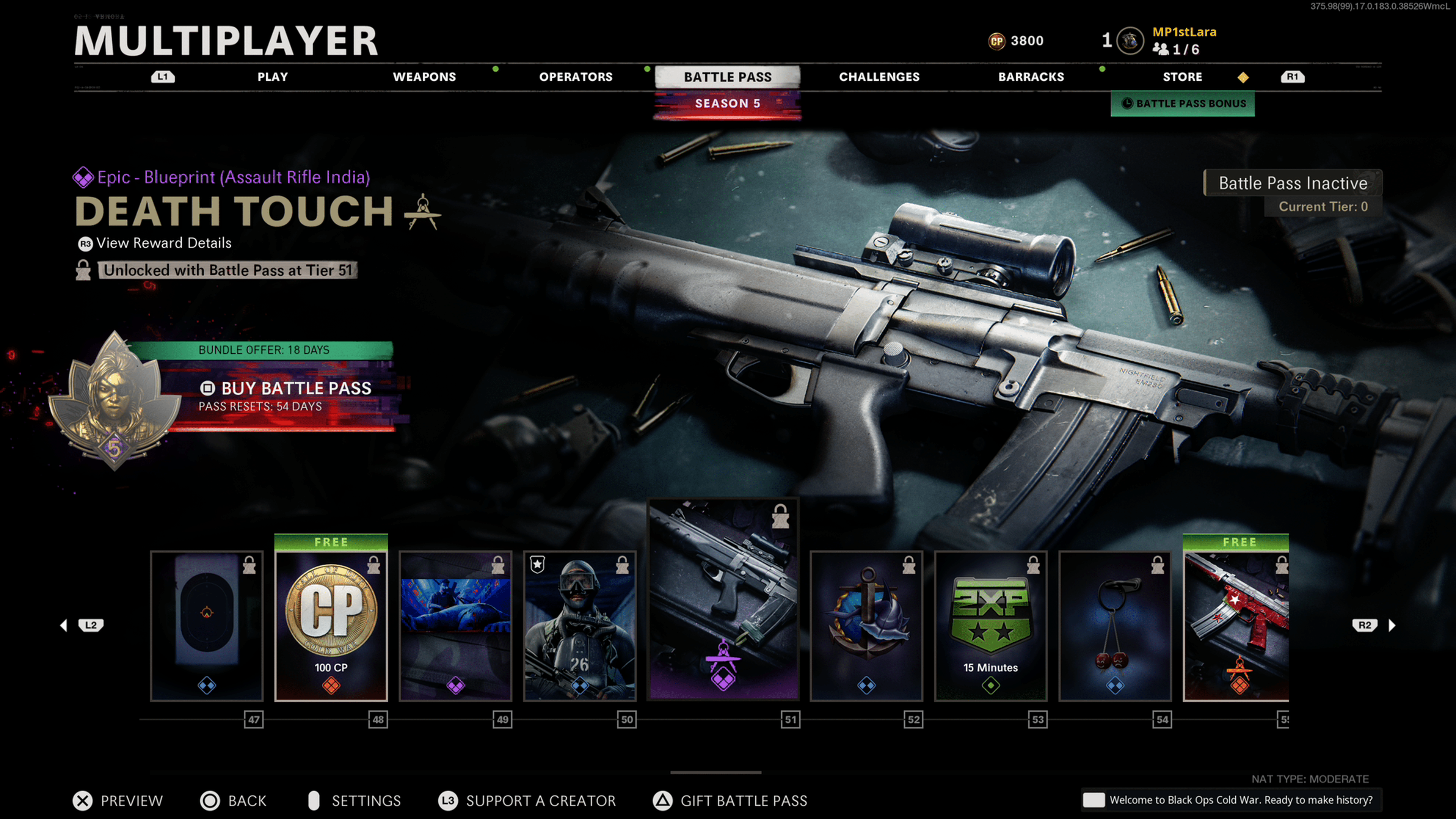1456x819 pixels.
Task: Go to the Operators tab
Action: point(576,77)
